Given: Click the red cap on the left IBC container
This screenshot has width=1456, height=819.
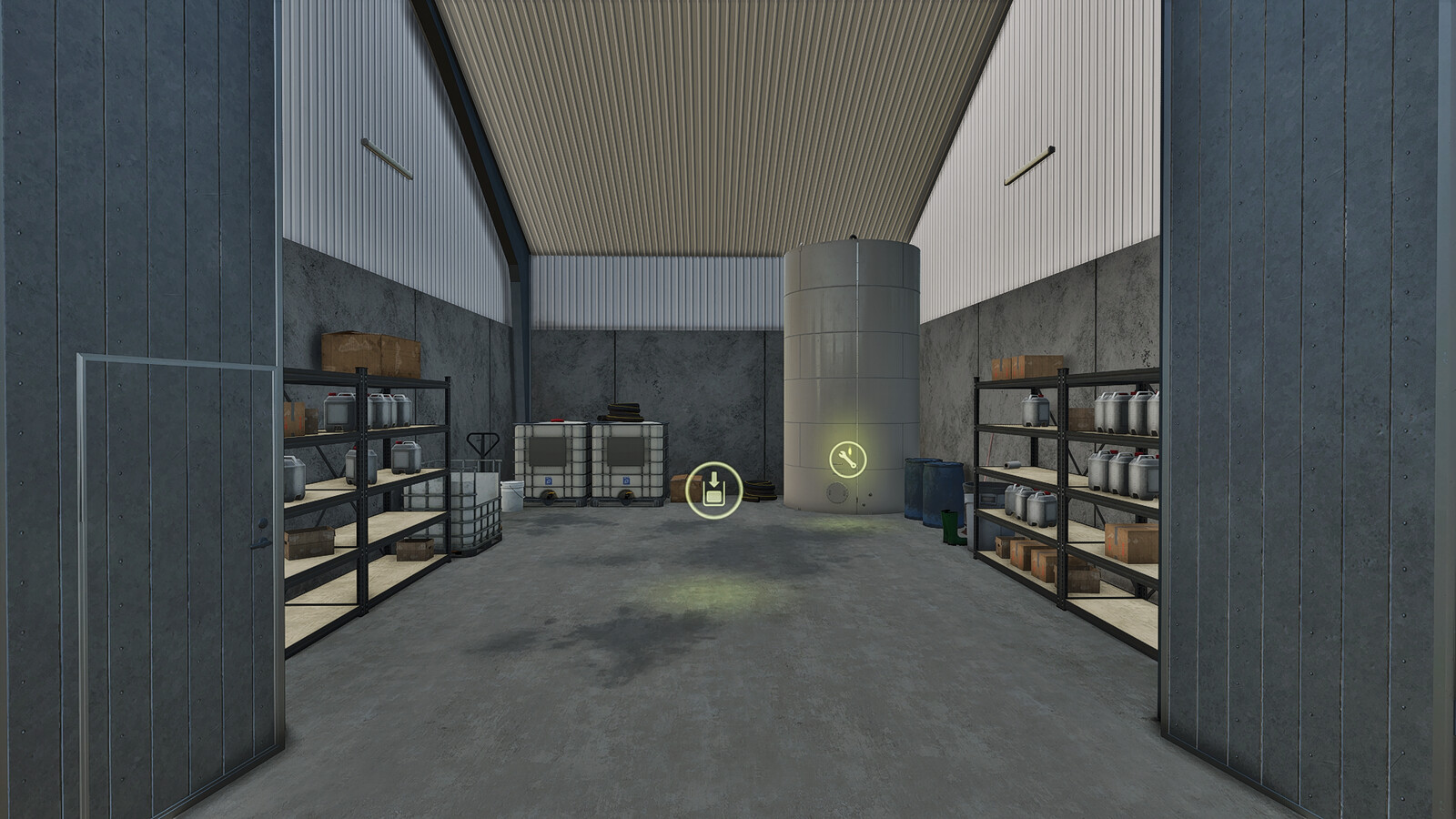Looking at the screenshot, I should pyautogui.click(x=556, y=420).
